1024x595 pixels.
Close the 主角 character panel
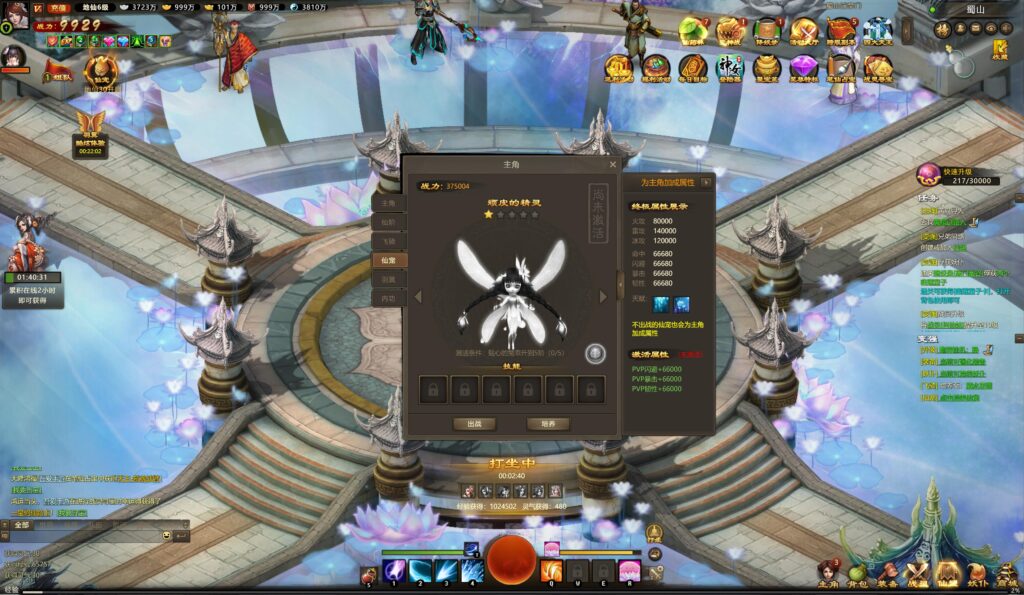pyautogui.click(x=613, y=164)
